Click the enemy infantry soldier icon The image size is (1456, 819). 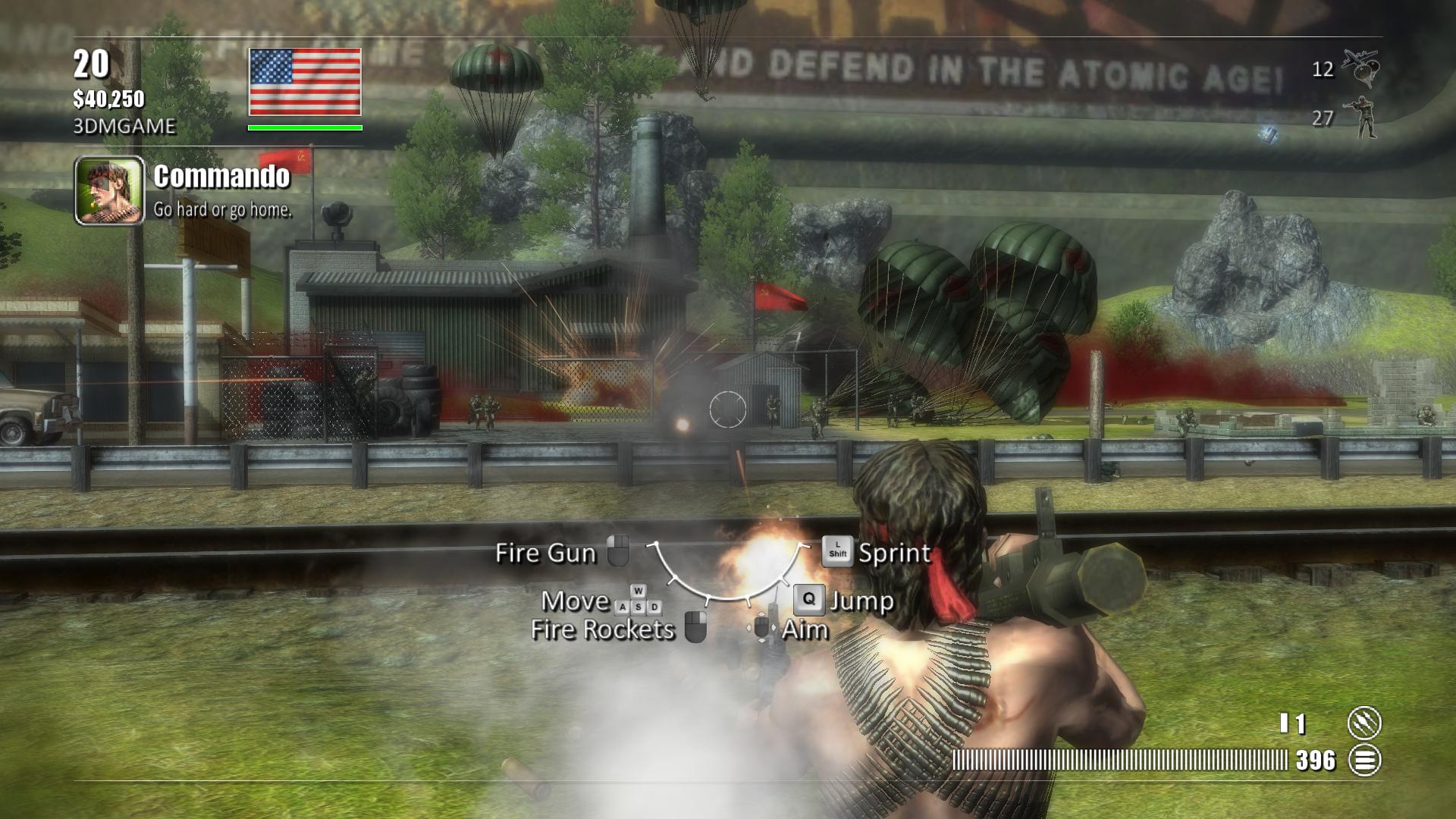(1363, 118)
